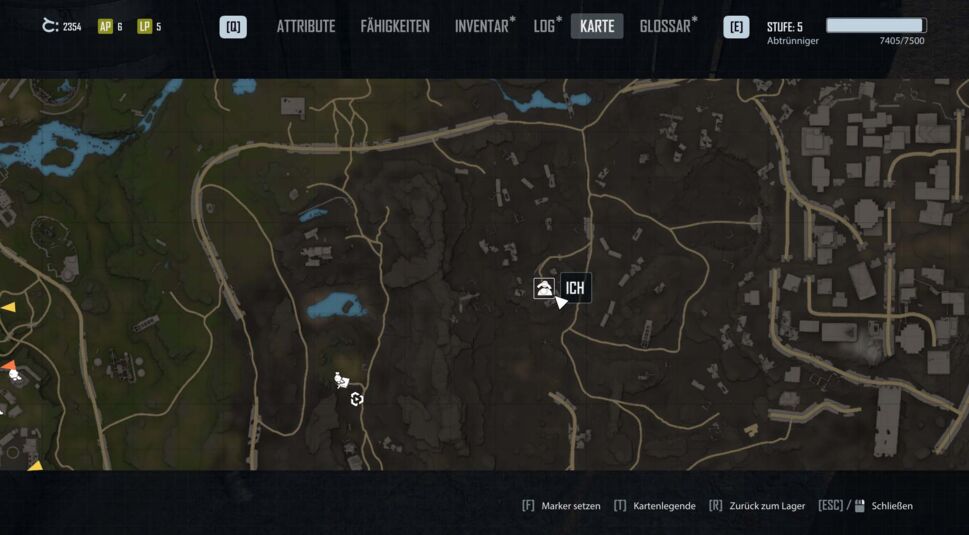The height and width of the screenshot is (535, 969).
Task: Open the Log tab
Action: point(546,27)
